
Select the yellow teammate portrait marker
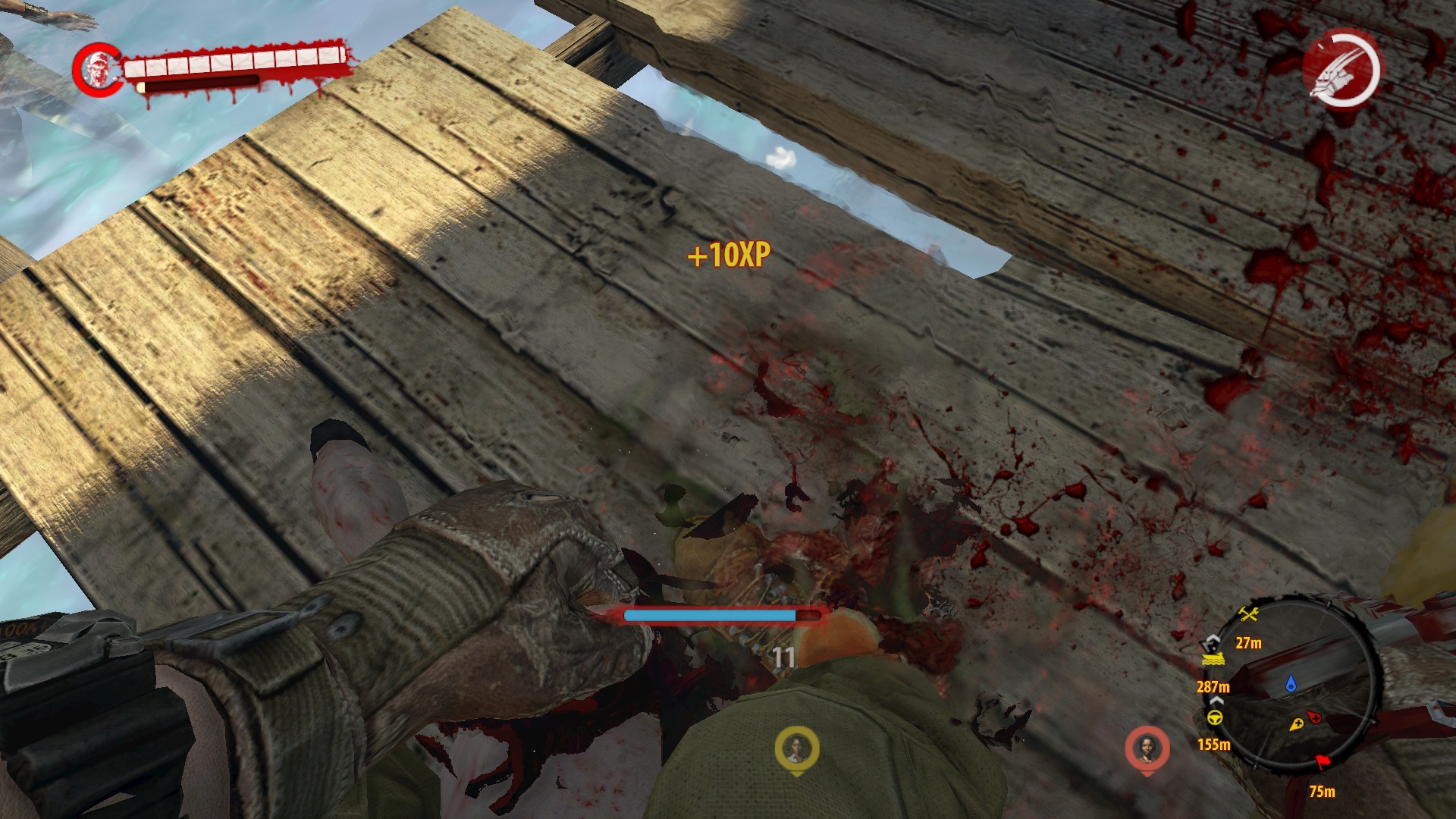[796, 748]
